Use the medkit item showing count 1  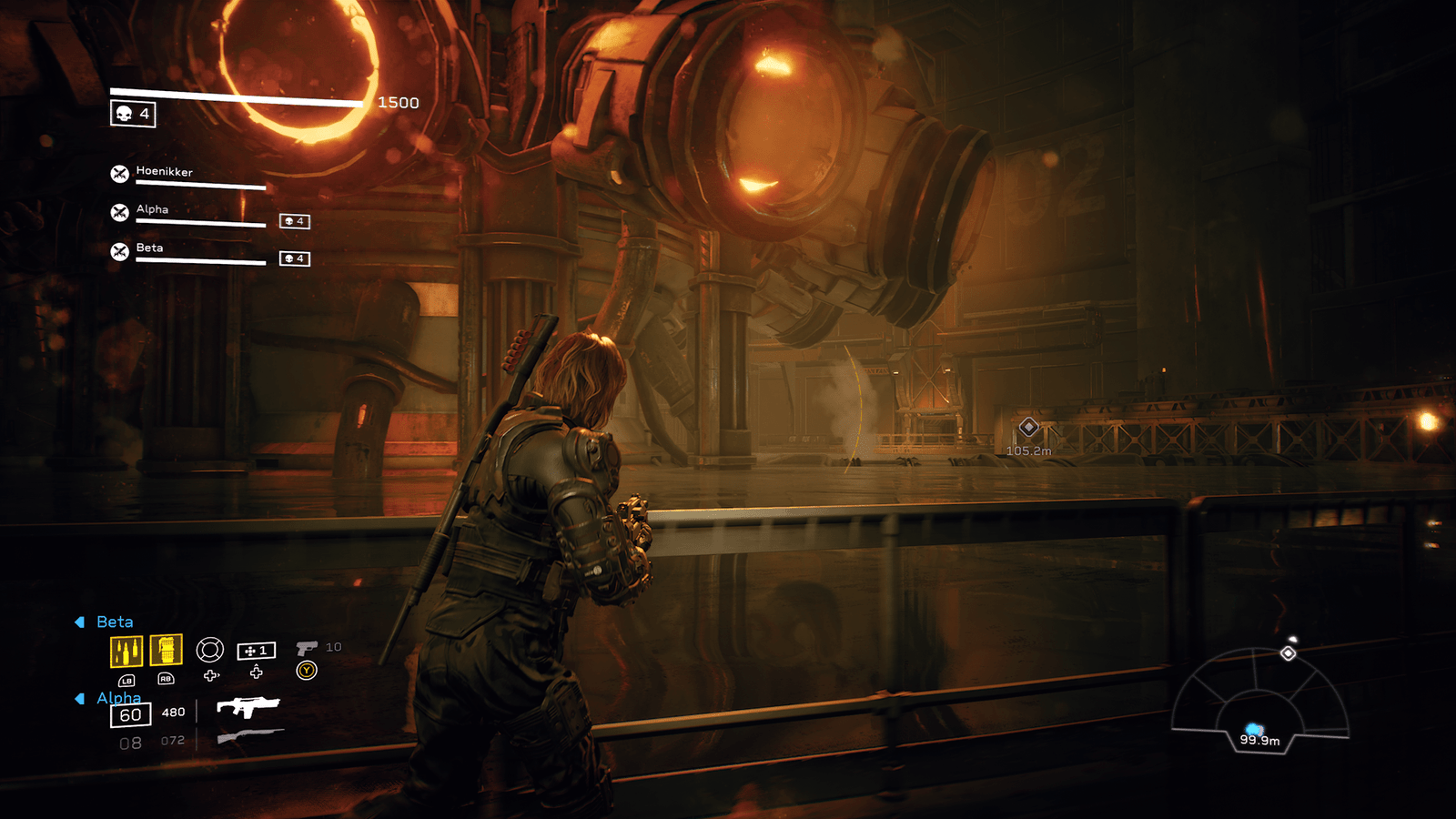[x=256, y=651]
